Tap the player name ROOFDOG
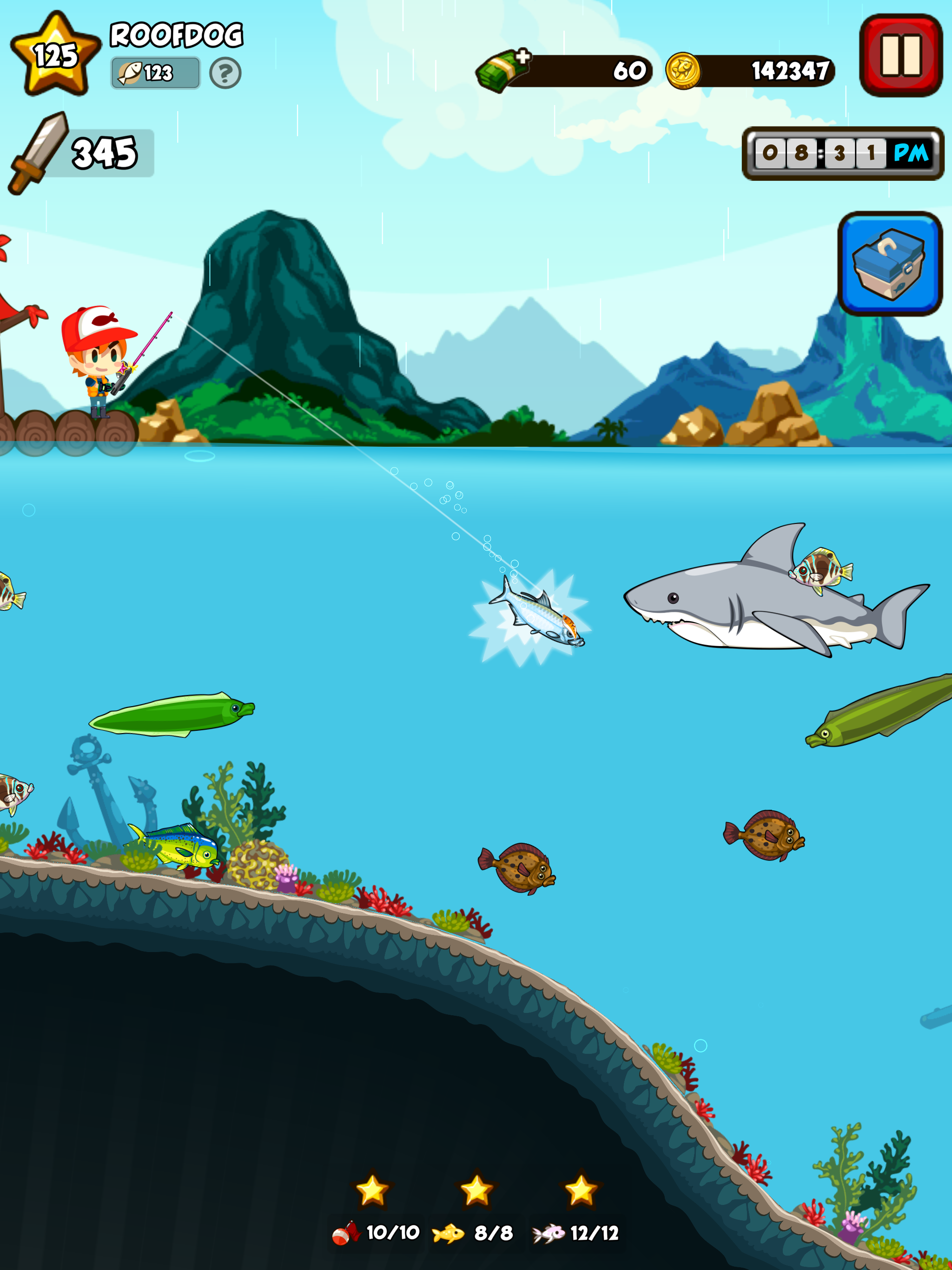Image resolution: width=952 pixels, height=1270 pixels. coord(176,33)
